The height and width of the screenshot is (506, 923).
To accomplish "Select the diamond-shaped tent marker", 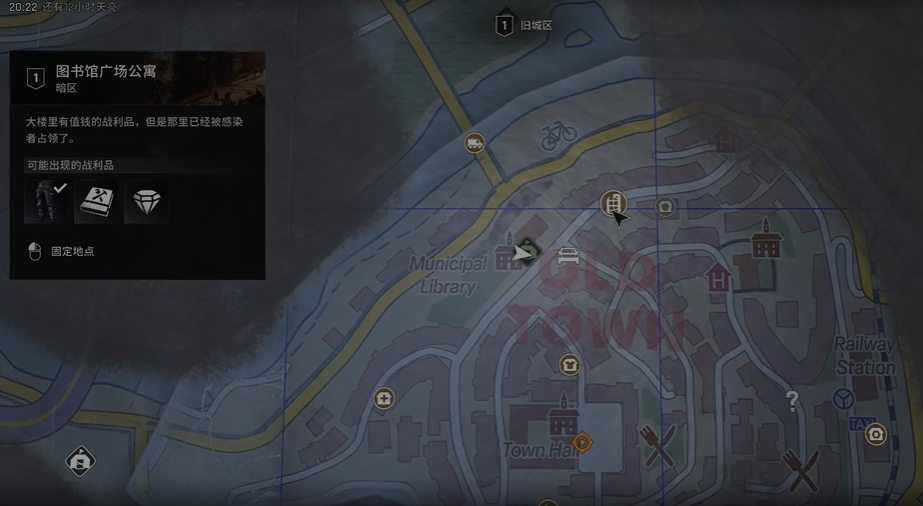I will coord(80,461).
